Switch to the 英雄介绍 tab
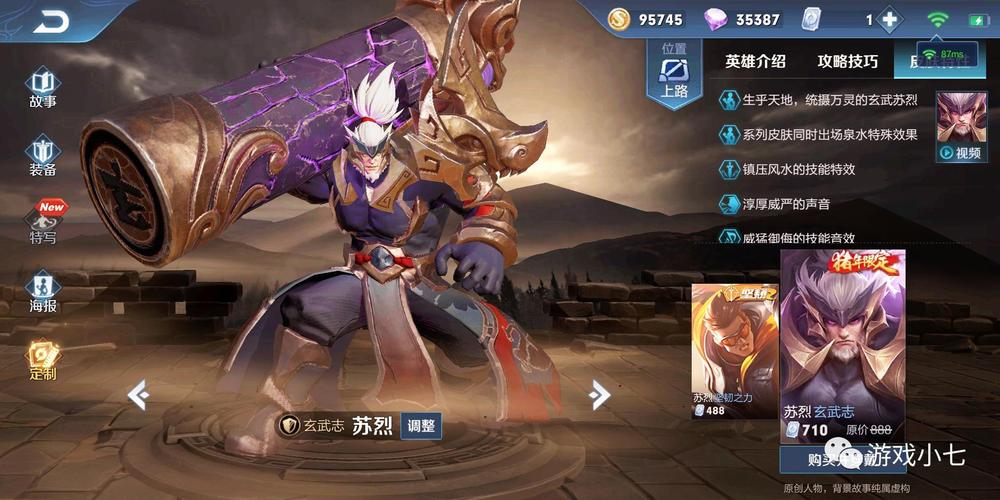The height and width of the screenshot is (500, 1000). point(755,61)
